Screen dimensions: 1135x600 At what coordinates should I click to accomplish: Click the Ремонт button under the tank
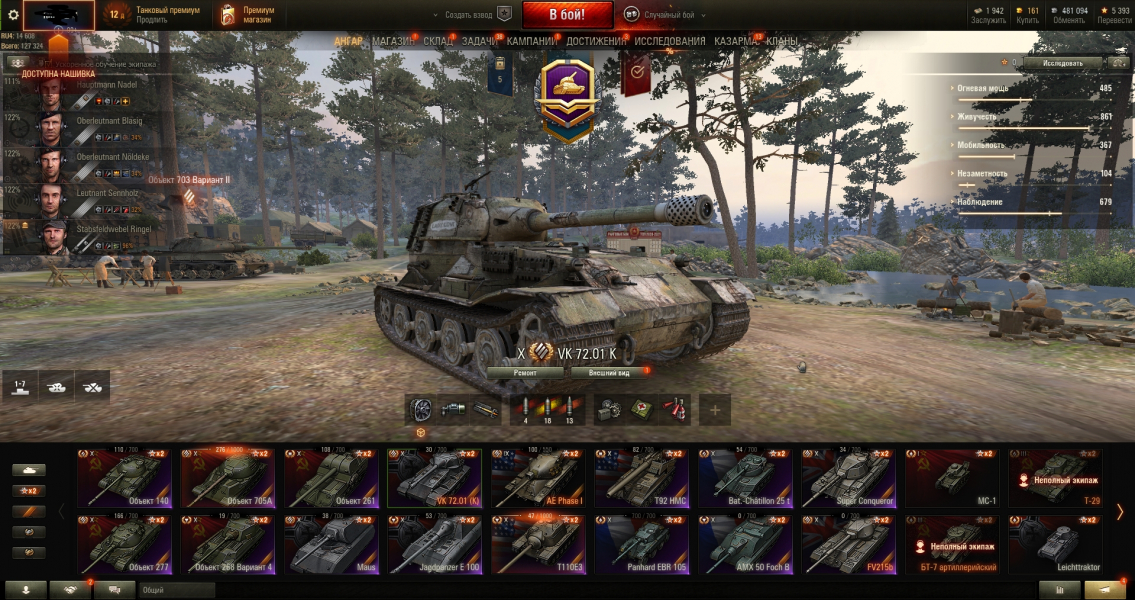(x=525, y=372)
